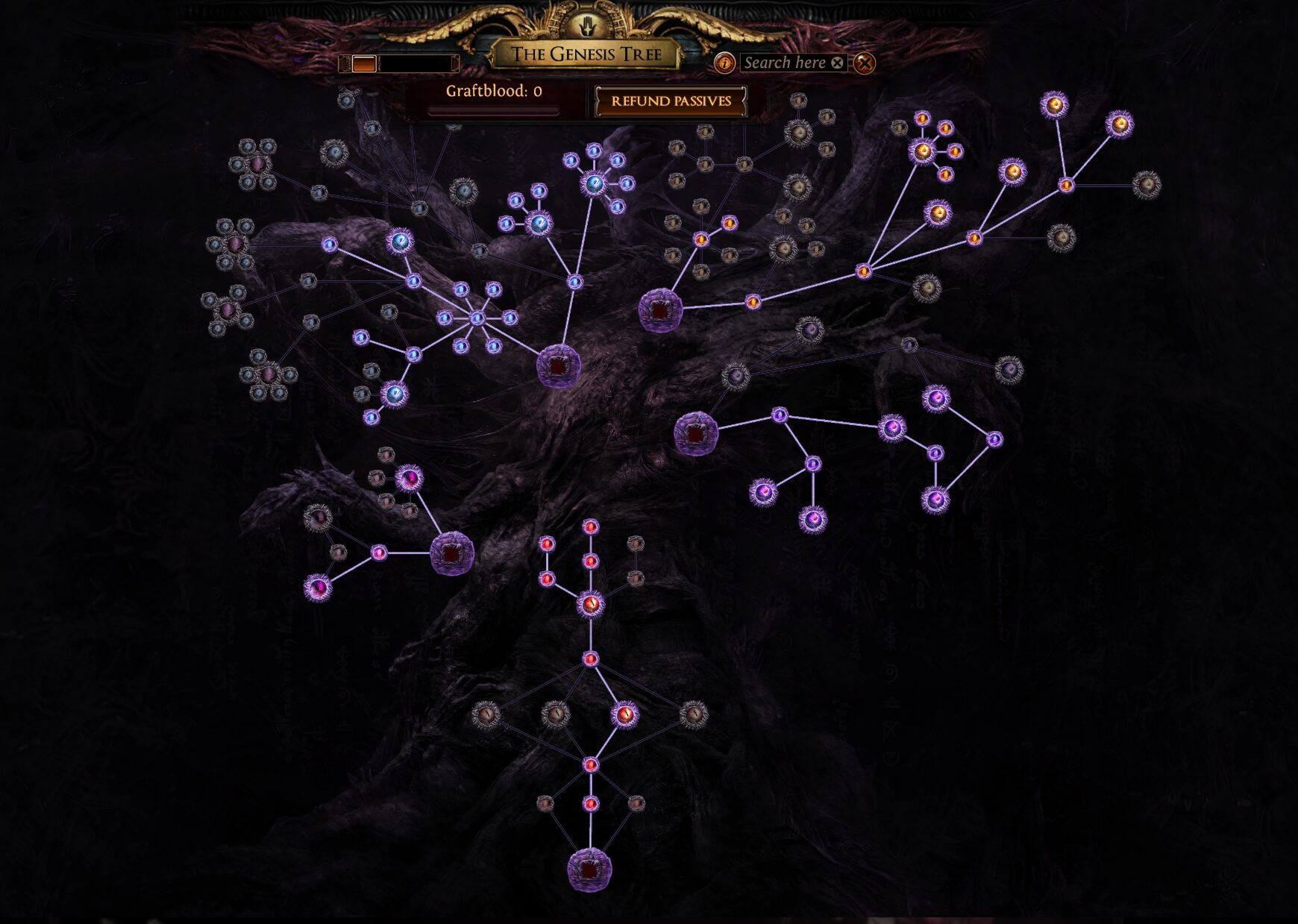Viewport: 1298px width, 924px height.
Task: Clear the search box with its x
Action: pos(838,63)
